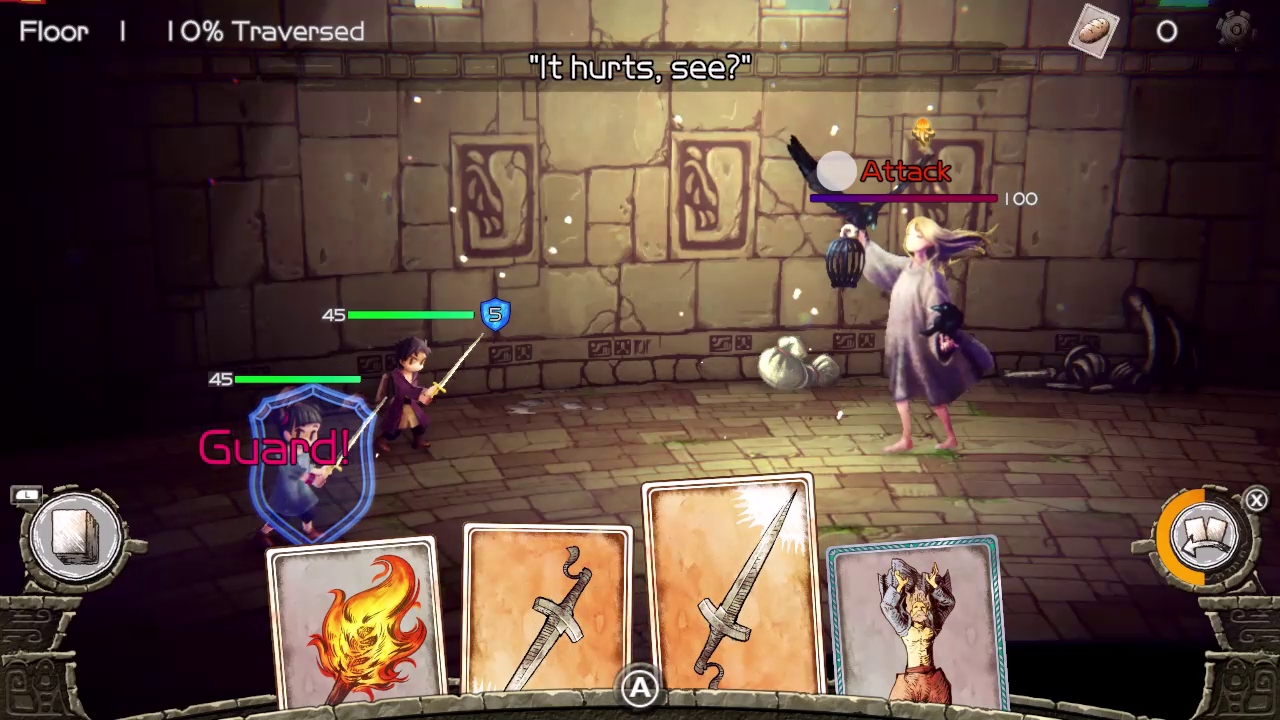Viewport: 1280px width, 720px height.
Task: Play the leftmost sword card
Action: [x=548, y=610]
